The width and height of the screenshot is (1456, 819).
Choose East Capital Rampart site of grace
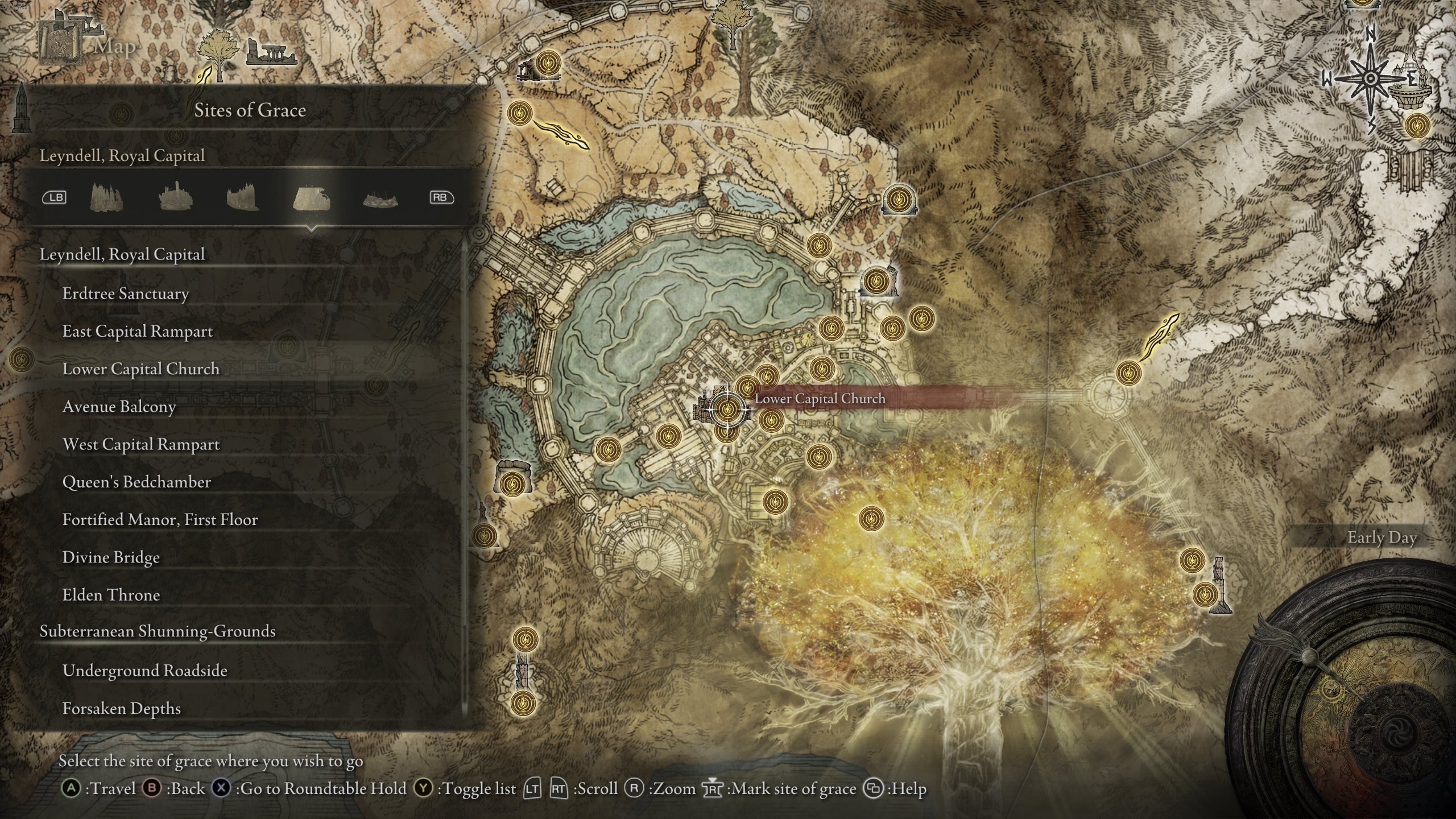click(138, 332)
